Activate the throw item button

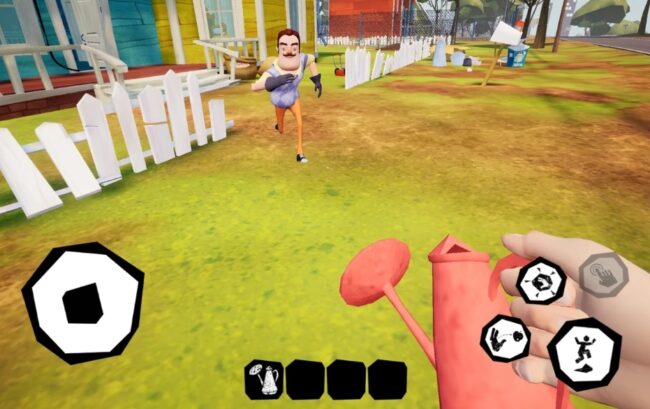click(x=506, y=340)
